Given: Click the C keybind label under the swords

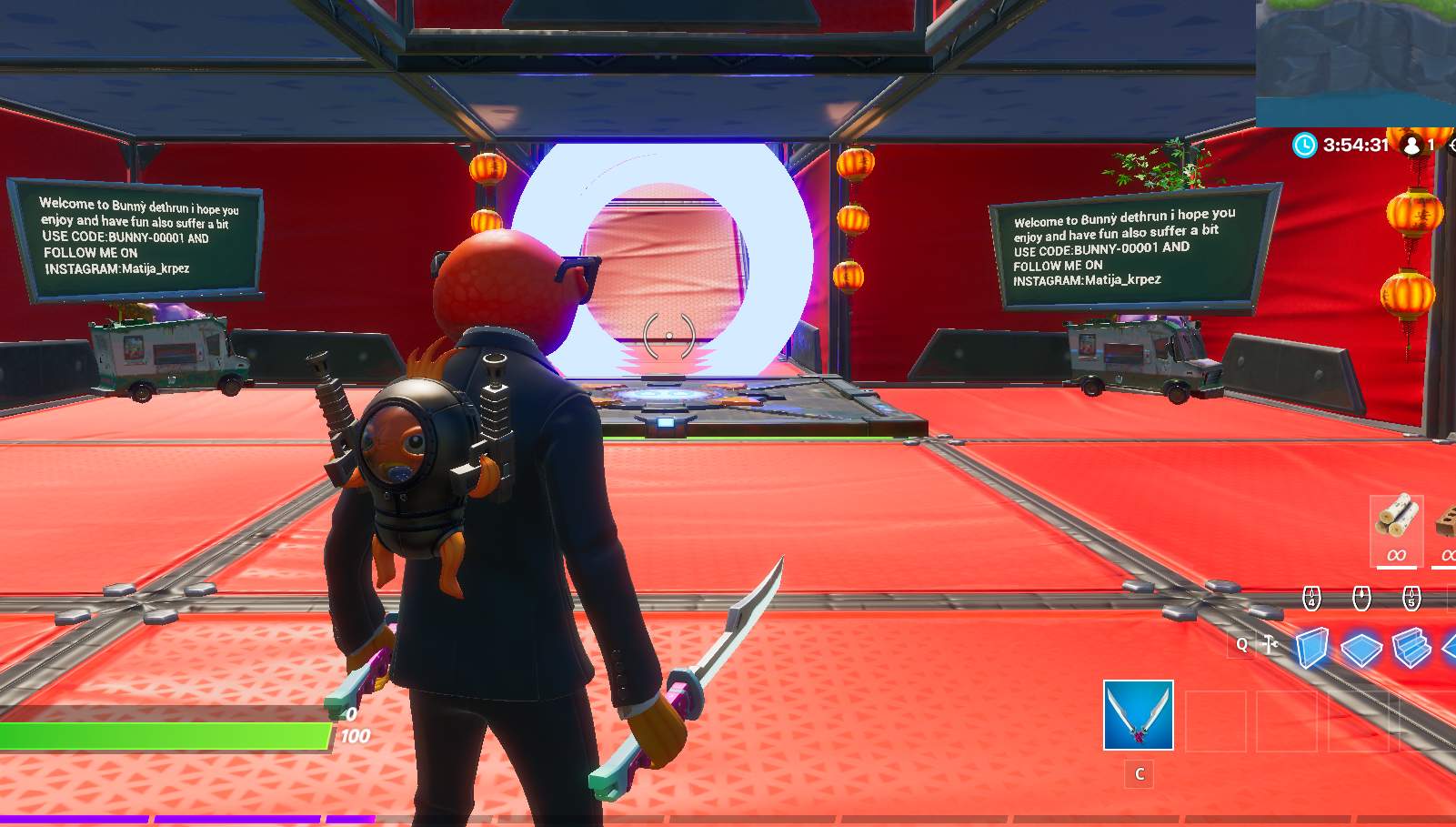Looking at the screenshot, I should (1139, 777).
